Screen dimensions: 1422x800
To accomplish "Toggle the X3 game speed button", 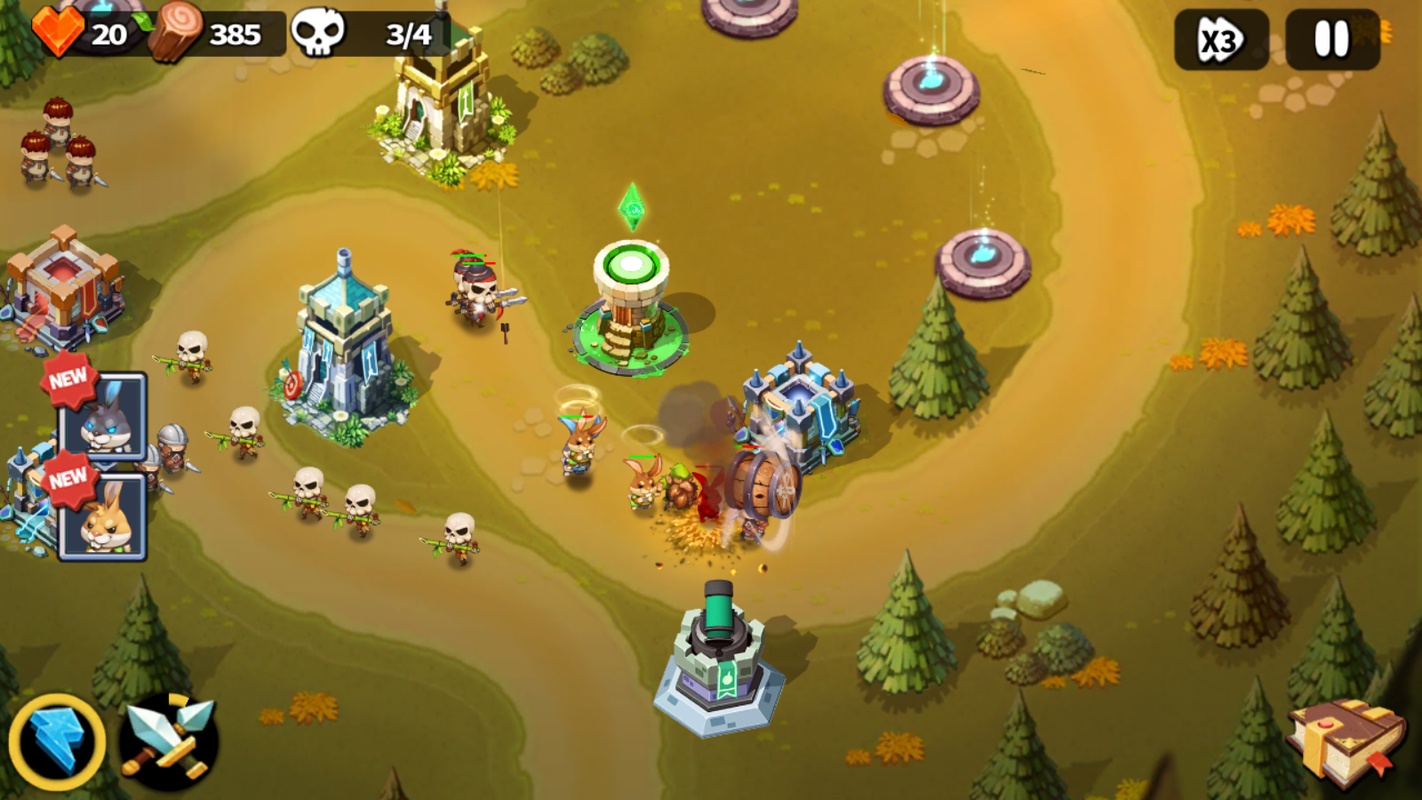I will click(1221, 40).
